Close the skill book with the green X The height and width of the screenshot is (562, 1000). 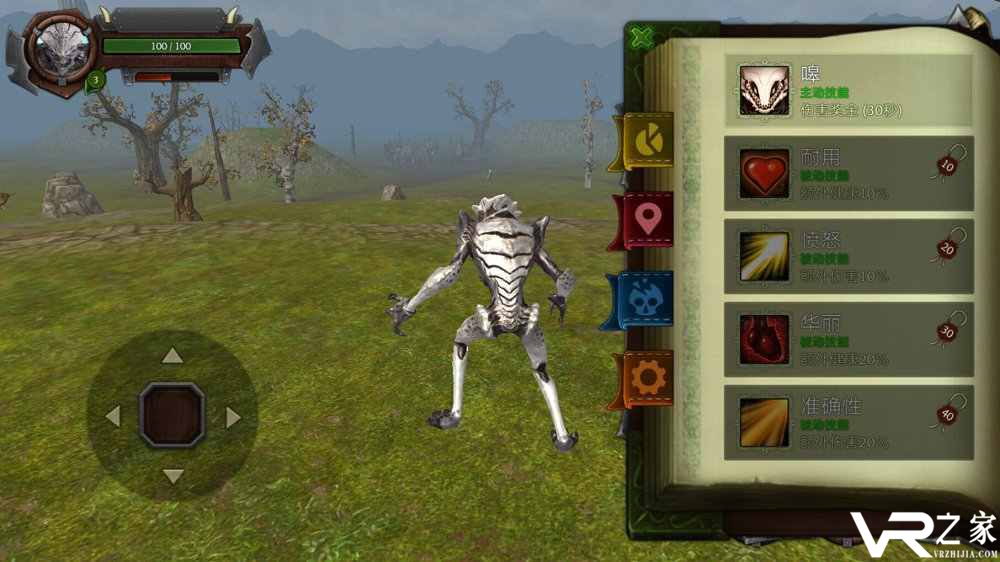point(643,38)
